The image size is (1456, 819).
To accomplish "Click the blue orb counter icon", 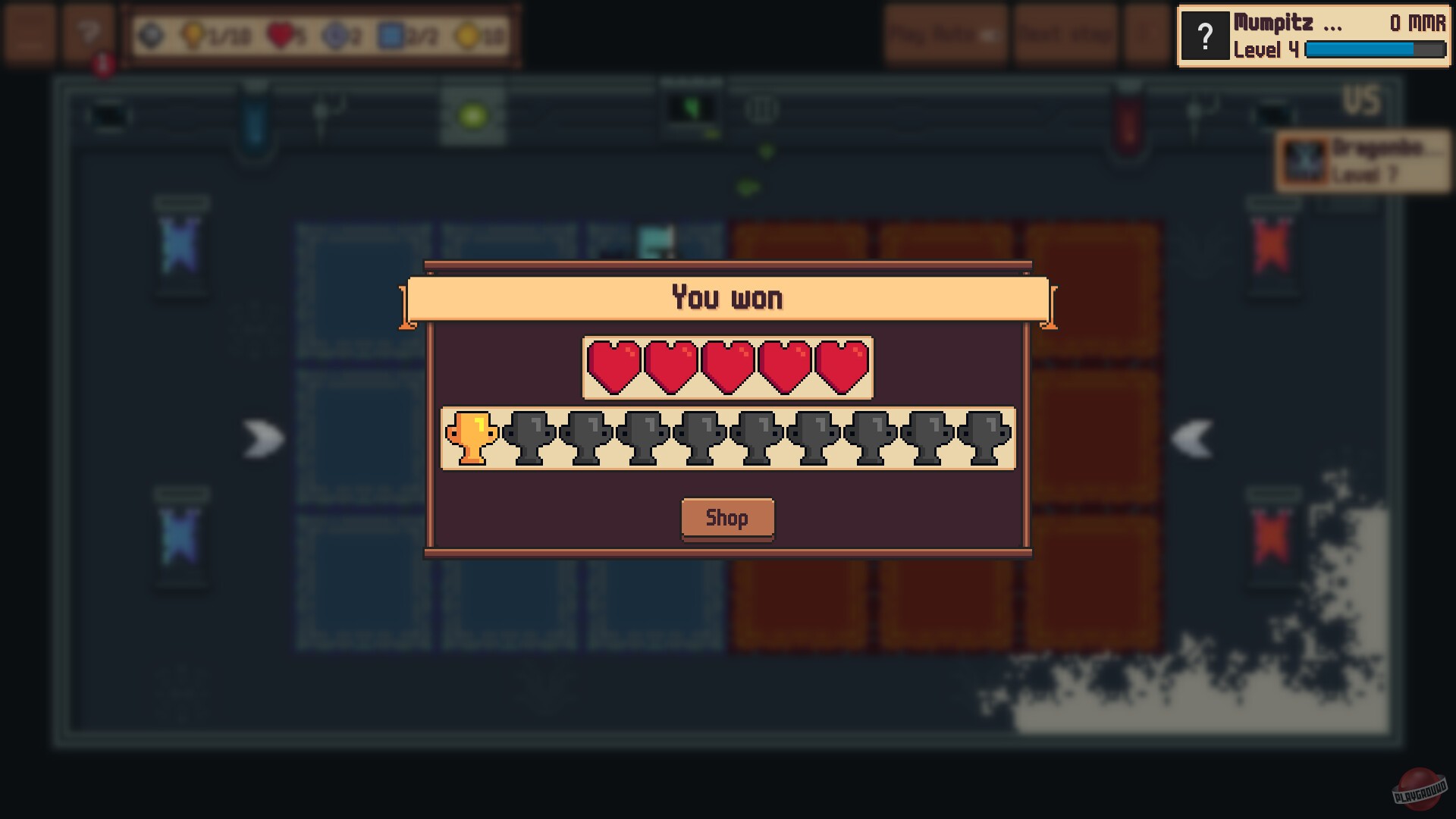I will click(x=336, y=33).
